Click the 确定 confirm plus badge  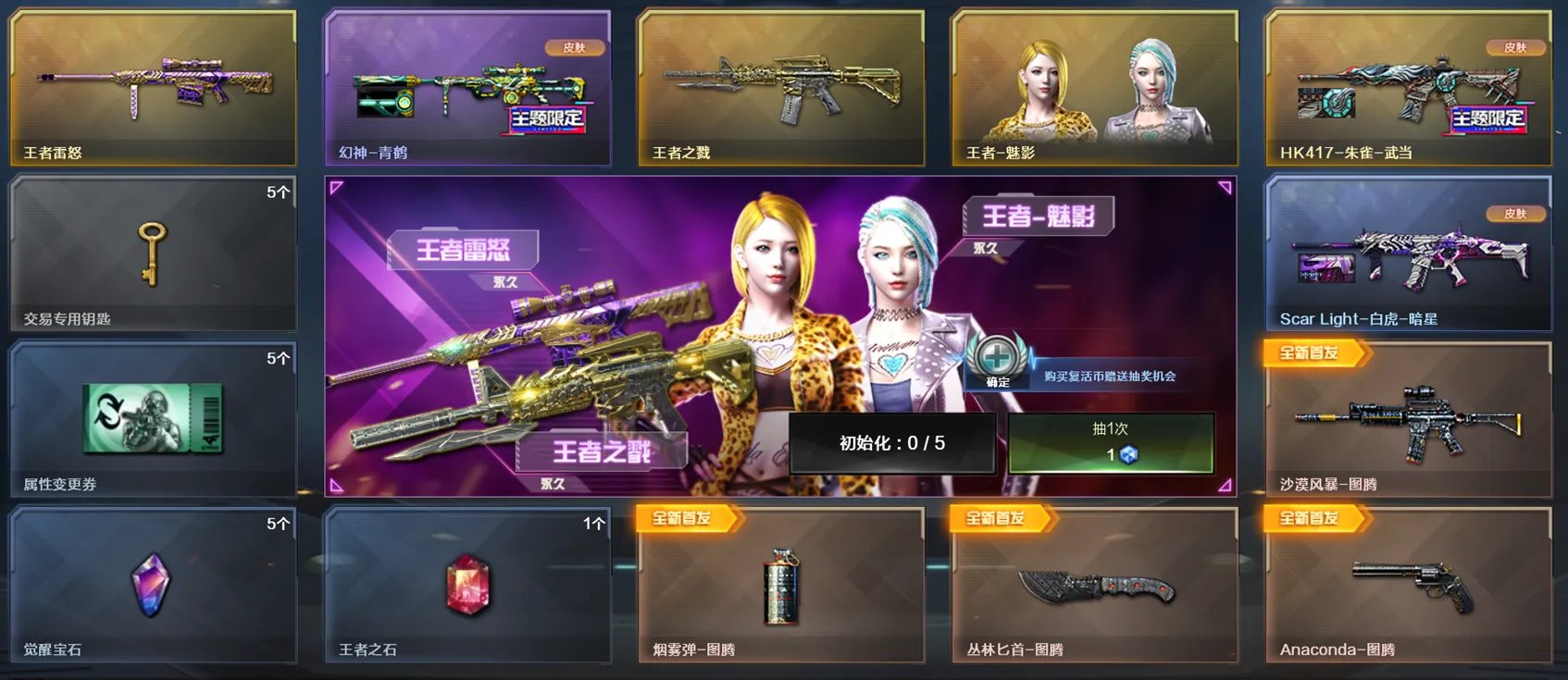point(995,356)
